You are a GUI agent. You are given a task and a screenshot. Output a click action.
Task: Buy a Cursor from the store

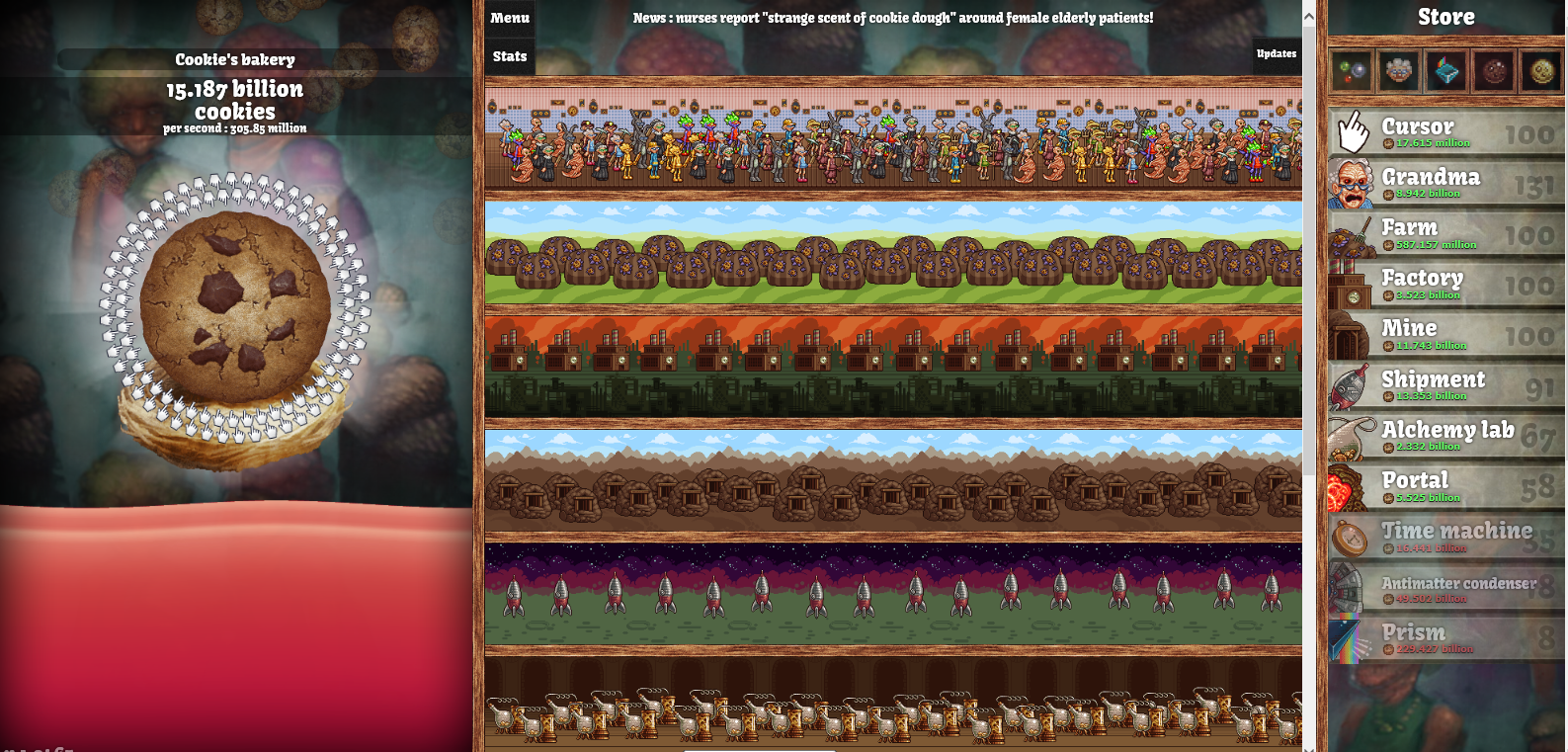pyautogui.click(x=1446, y=132)
